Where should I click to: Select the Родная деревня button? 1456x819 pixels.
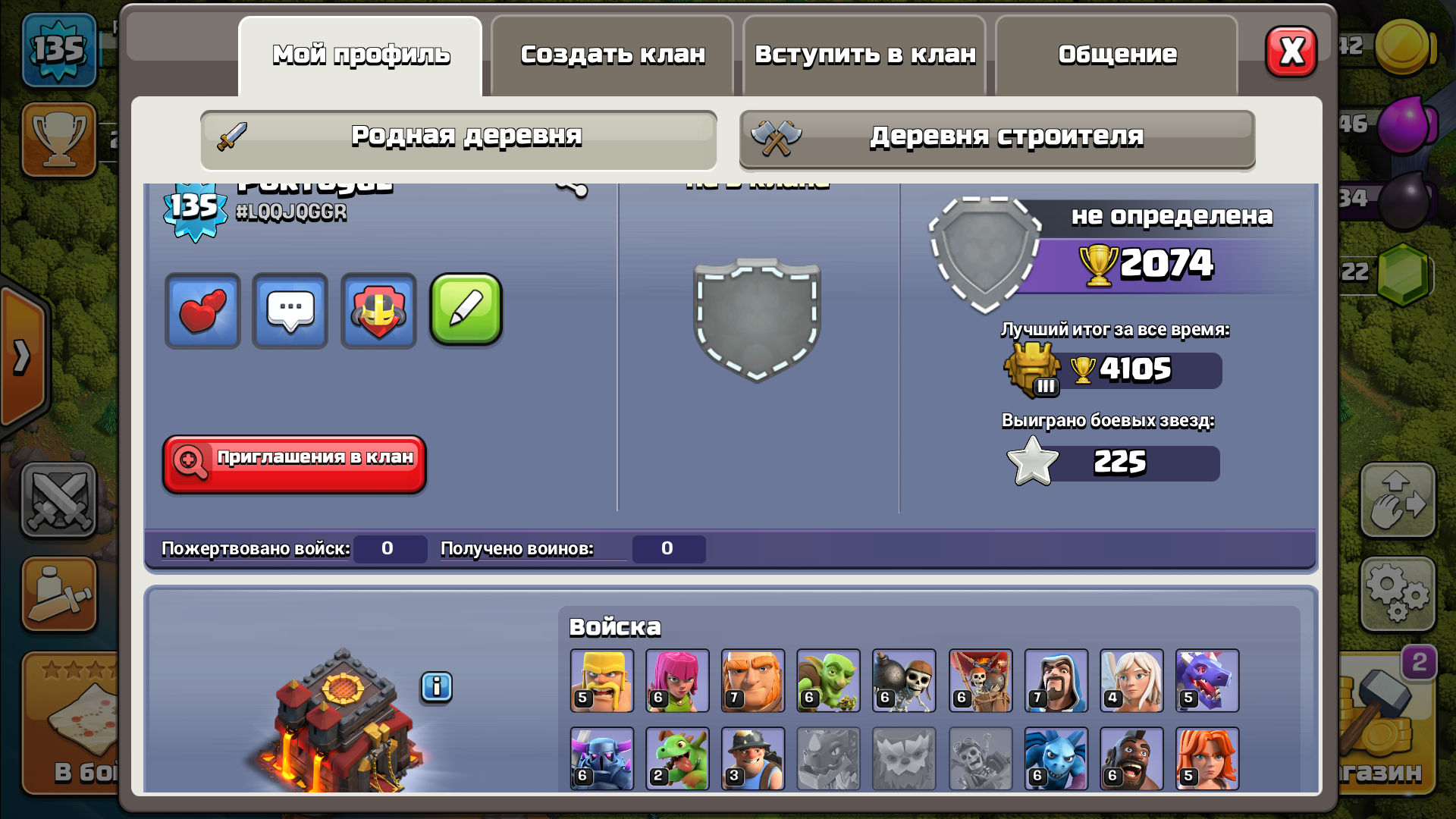459,139
